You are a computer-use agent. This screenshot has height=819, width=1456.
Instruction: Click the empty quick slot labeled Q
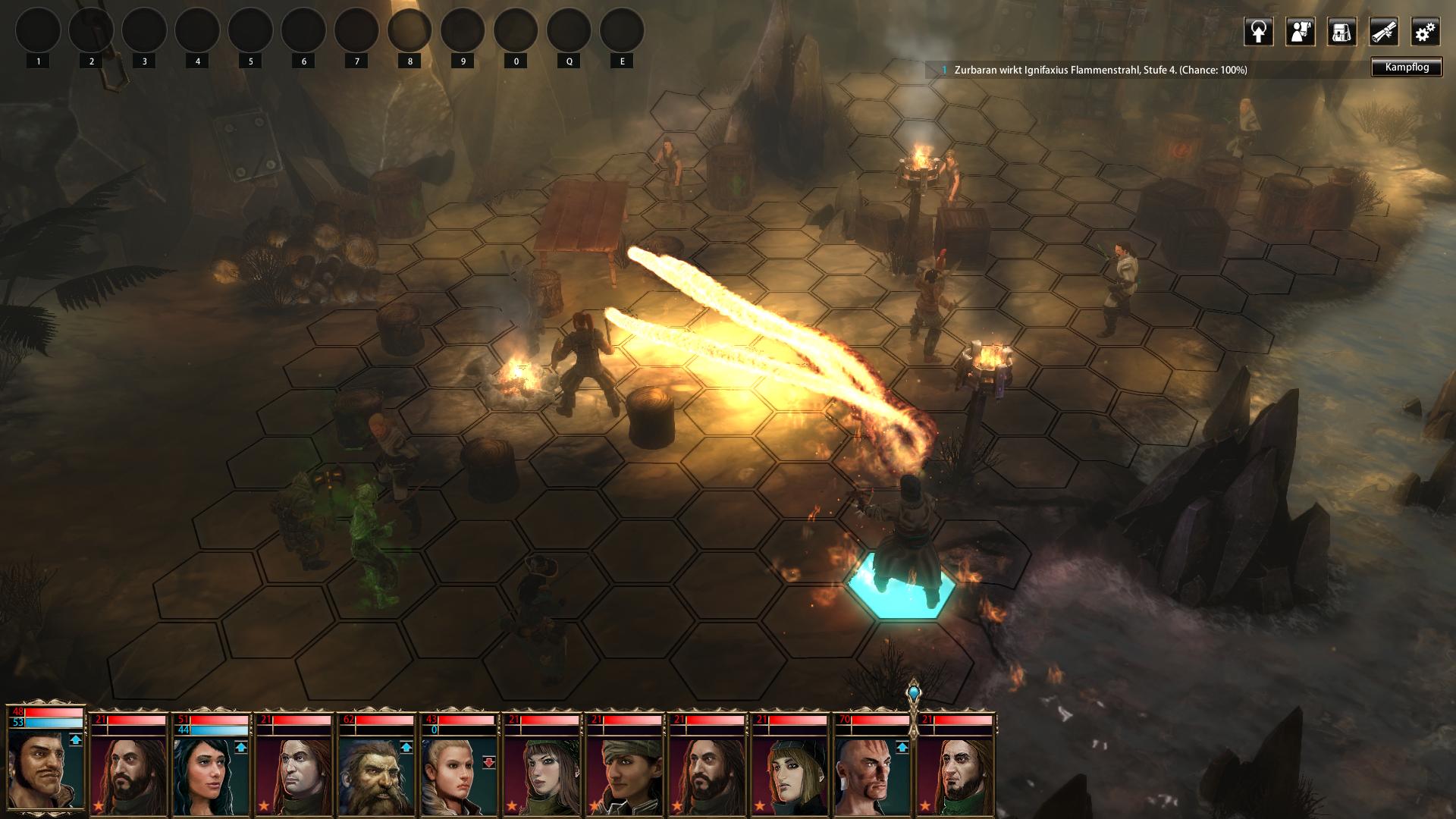[x=569, y=32]
